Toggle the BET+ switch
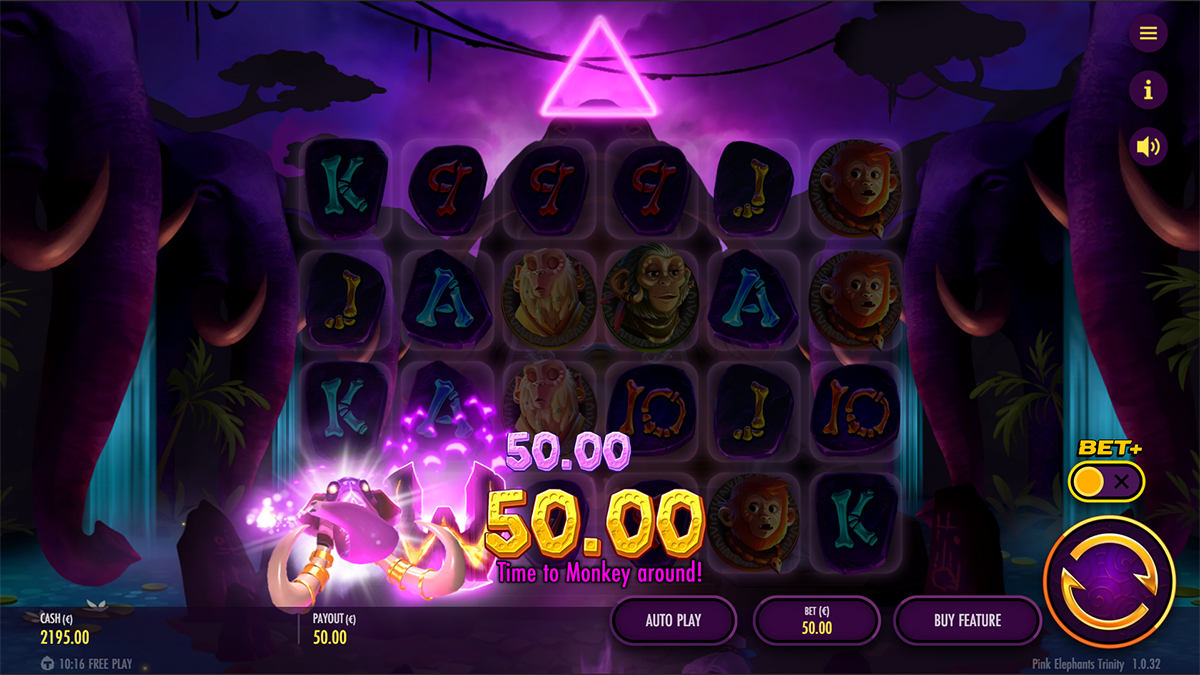The width and height of the screenshot is (1200, 675). (1106, 482)
